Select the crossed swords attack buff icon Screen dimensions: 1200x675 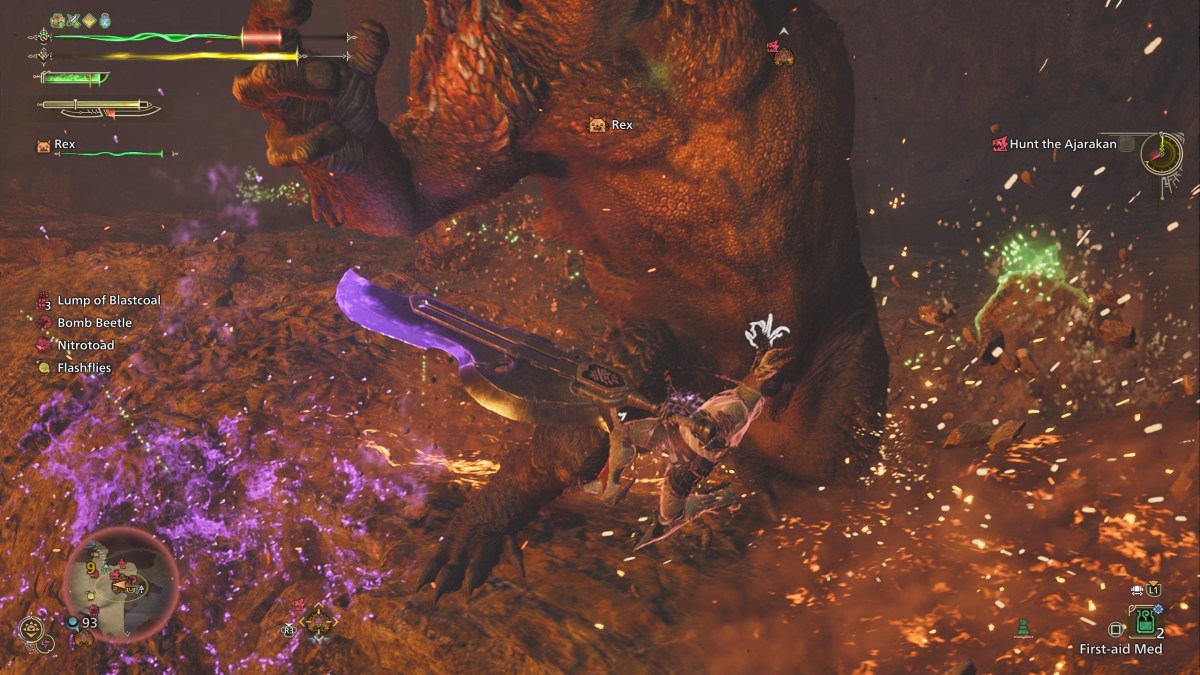[72, 20]
